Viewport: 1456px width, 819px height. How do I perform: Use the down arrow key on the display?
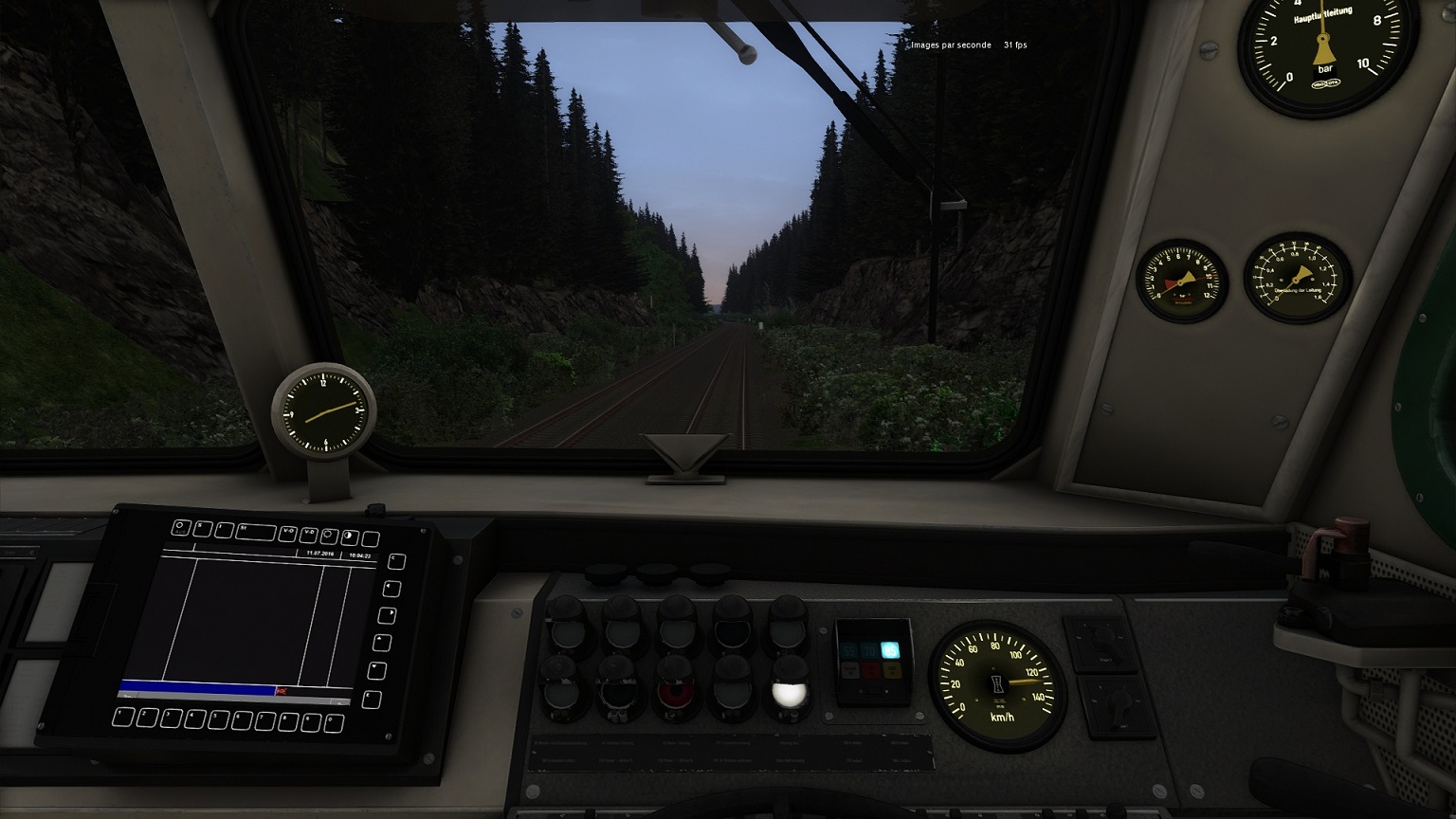(x=377, y=671)
